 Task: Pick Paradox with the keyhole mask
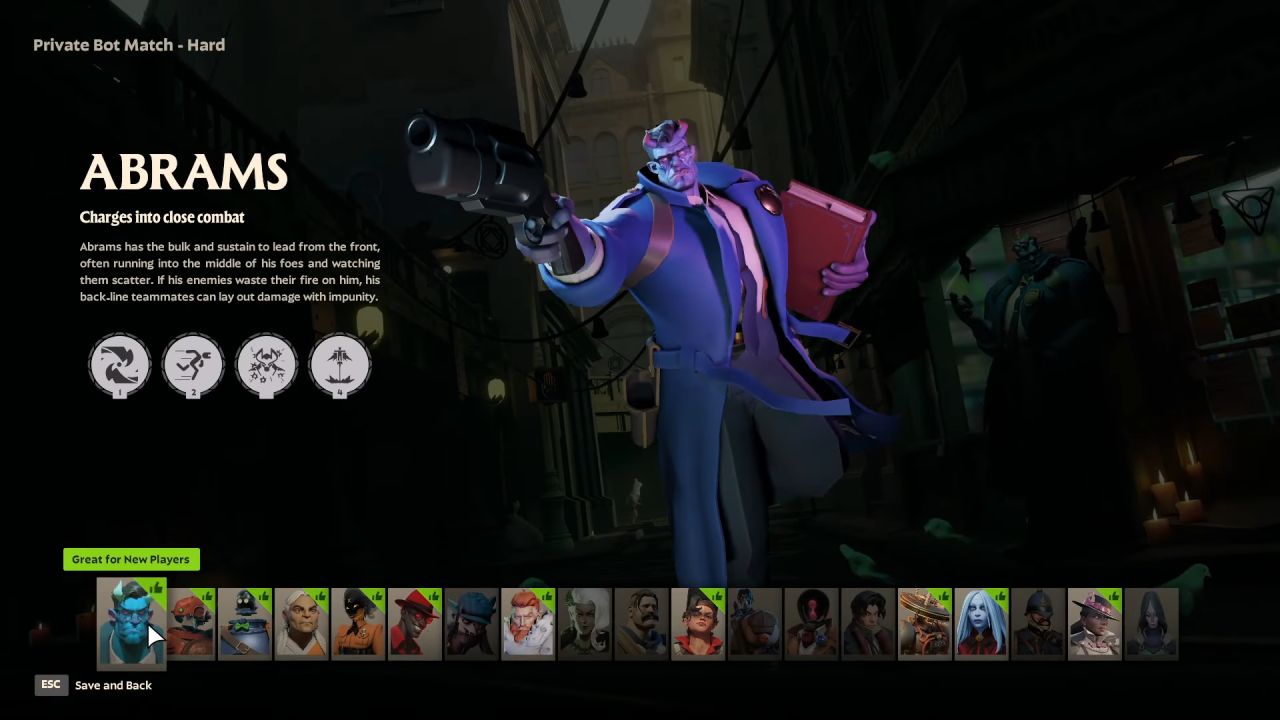point(811,623)
